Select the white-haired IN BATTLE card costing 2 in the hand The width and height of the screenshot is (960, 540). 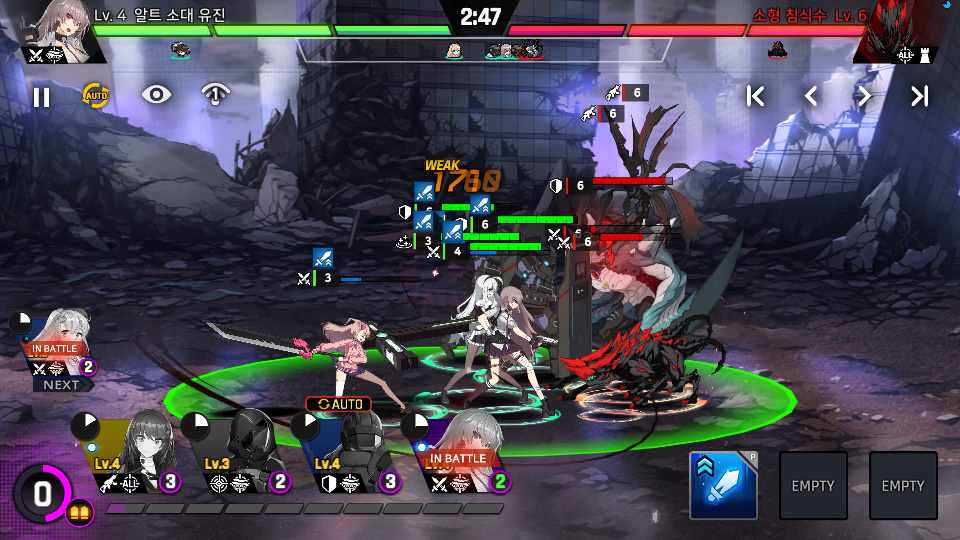pyautogui.click(x=463, y=457)
